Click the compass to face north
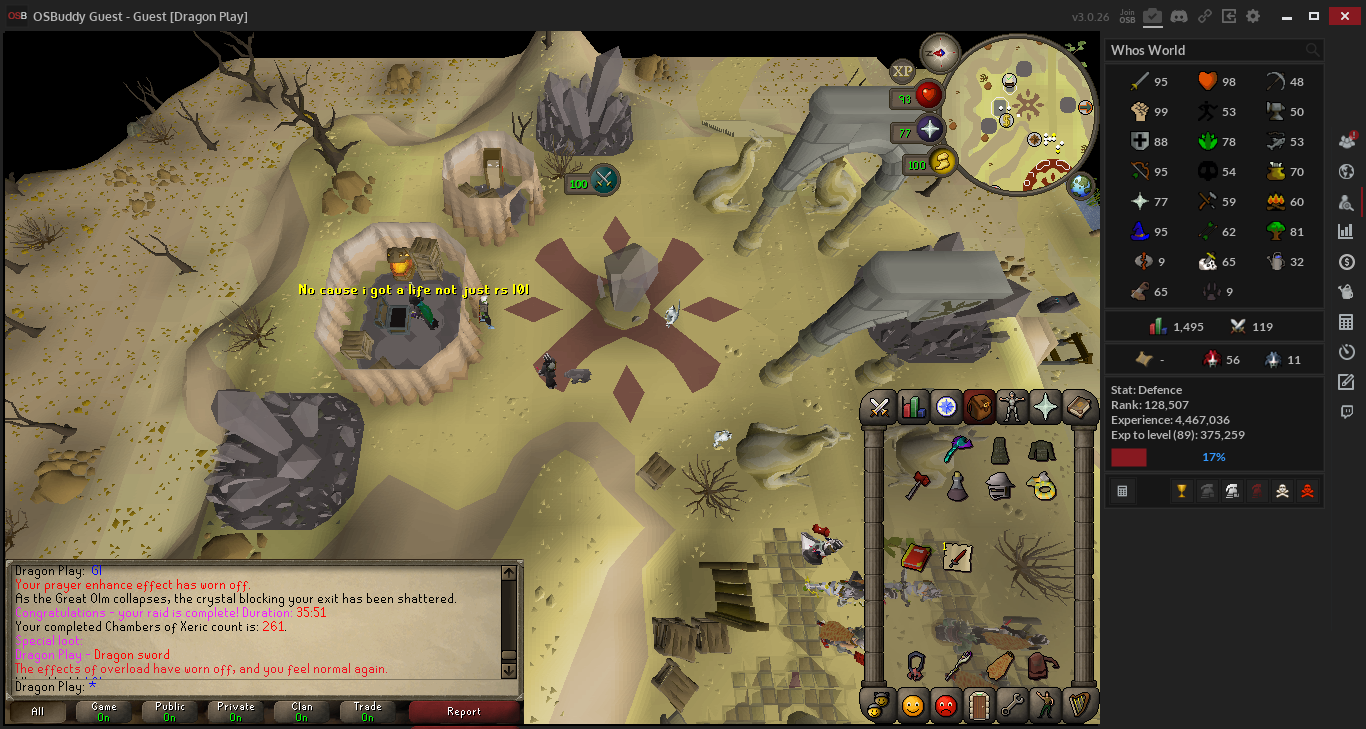 939,53
